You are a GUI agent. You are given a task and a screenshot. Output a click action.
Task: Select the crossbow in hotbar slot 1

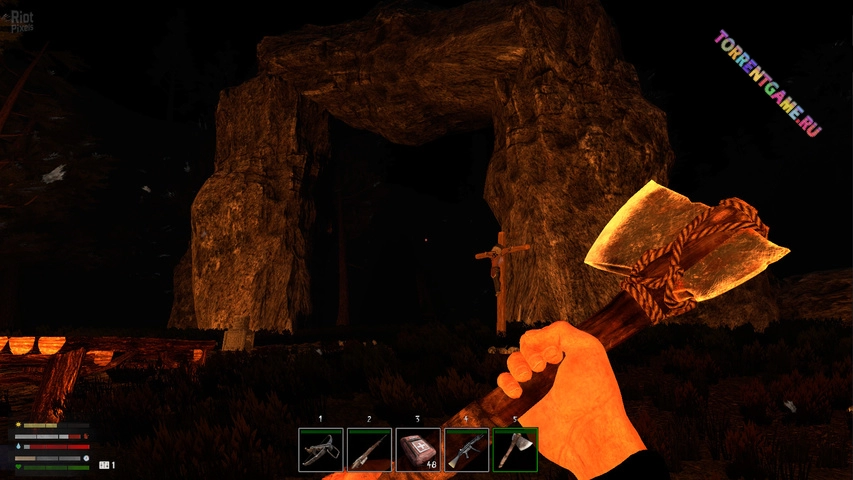321,450
